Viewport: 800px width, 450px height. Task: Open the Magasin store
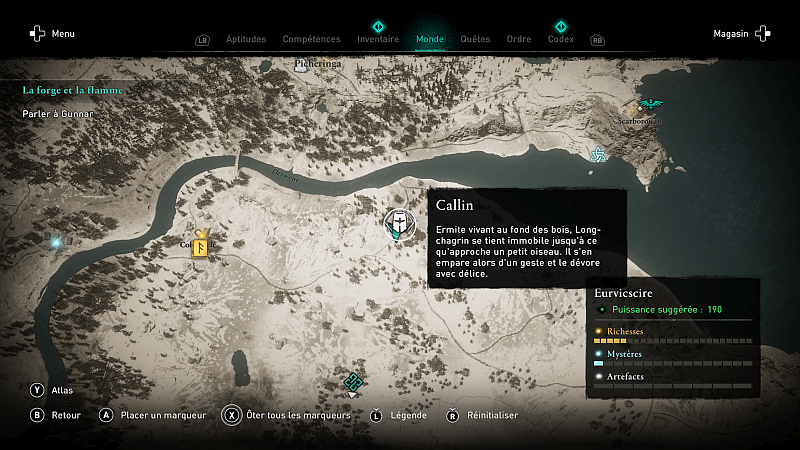[741, 33]
